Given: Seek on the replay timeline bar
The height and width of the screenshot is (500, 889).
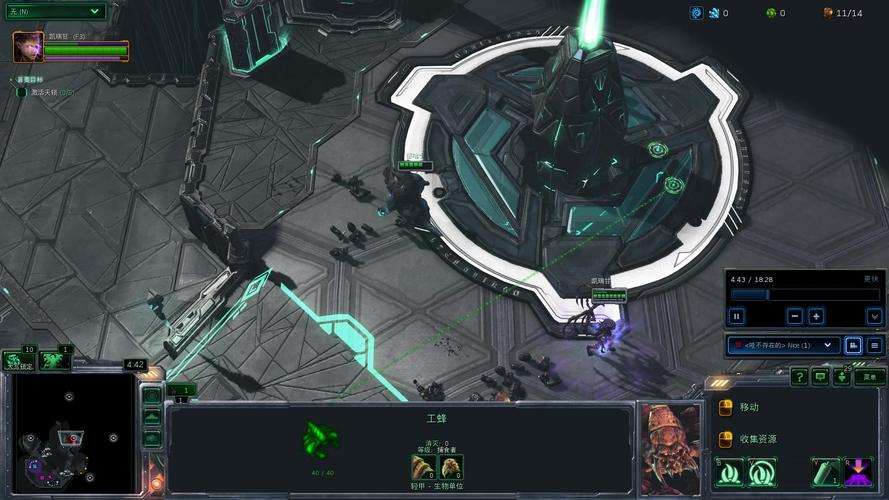Looking at the screenshot, I should point(805,295).
